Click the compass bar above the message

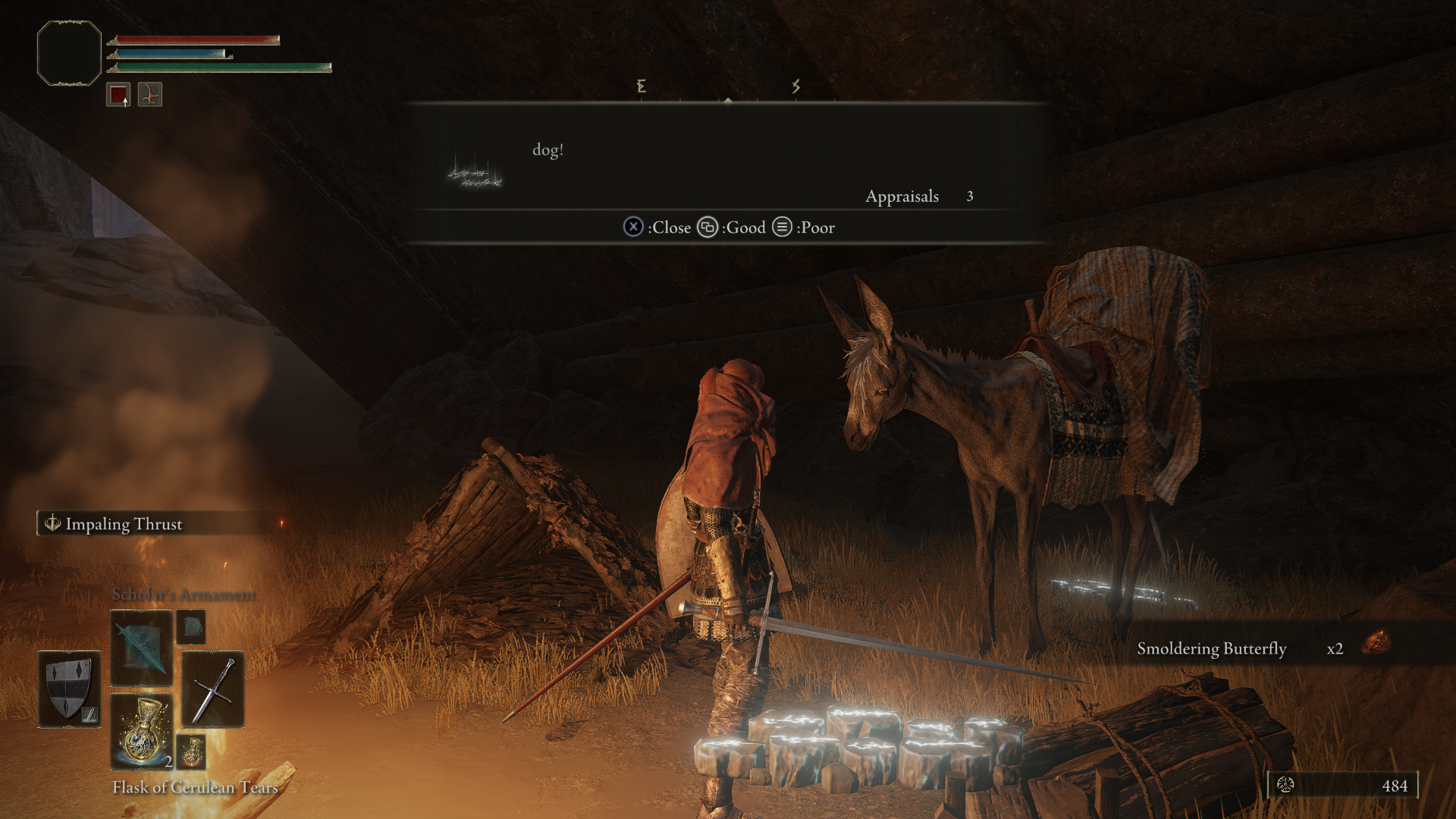point(726,89)
